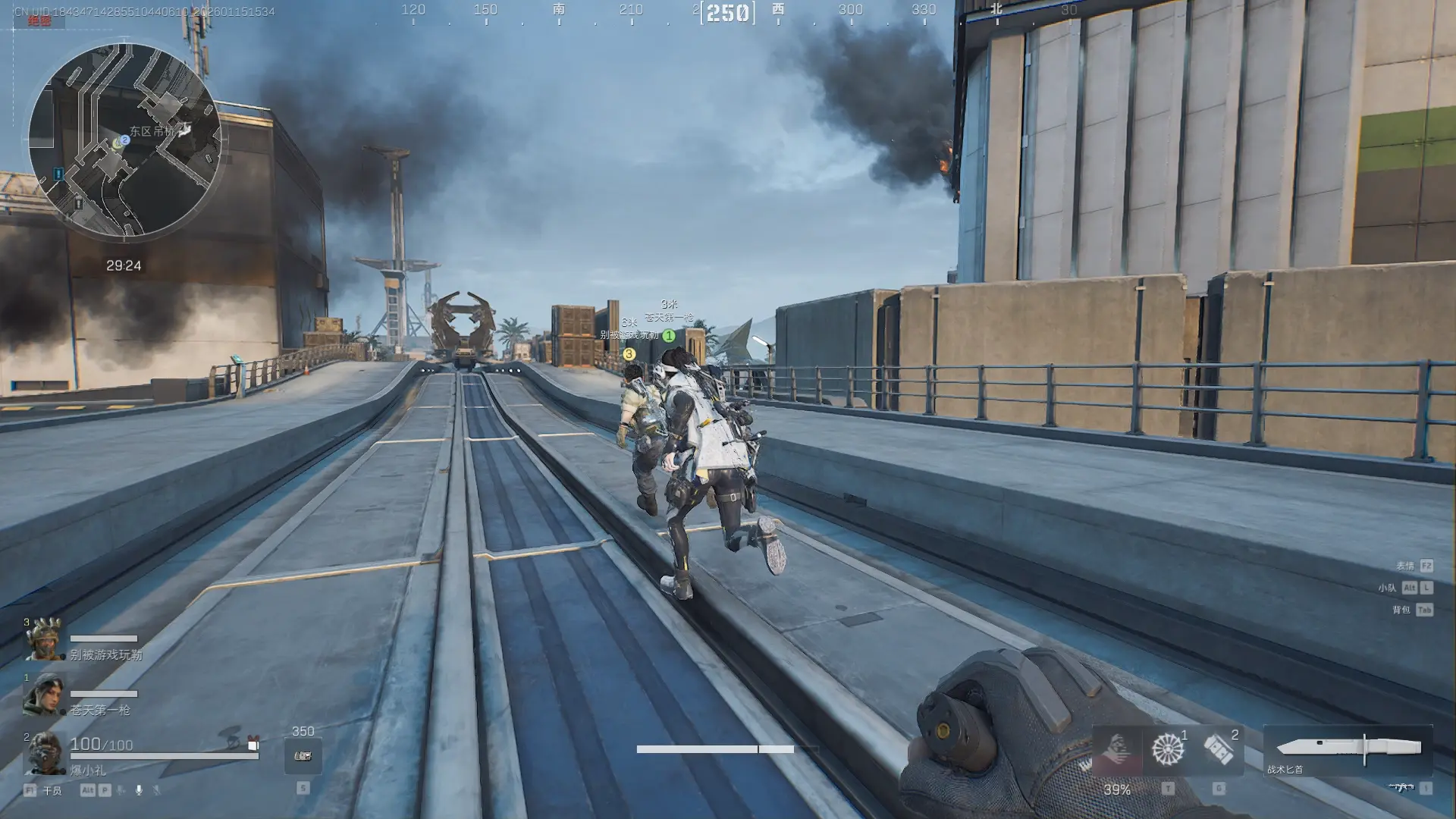Select the 战术匕首 tactical knife weapon slot

click(x=1348, y=749)
